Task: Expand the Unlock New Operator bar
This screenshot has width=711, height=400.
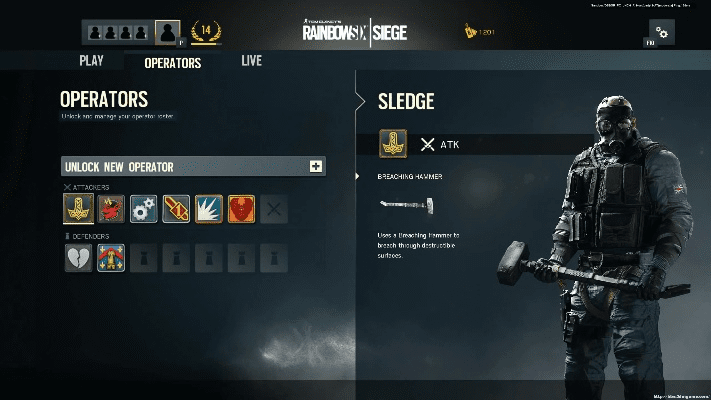Action: [316, 166]
